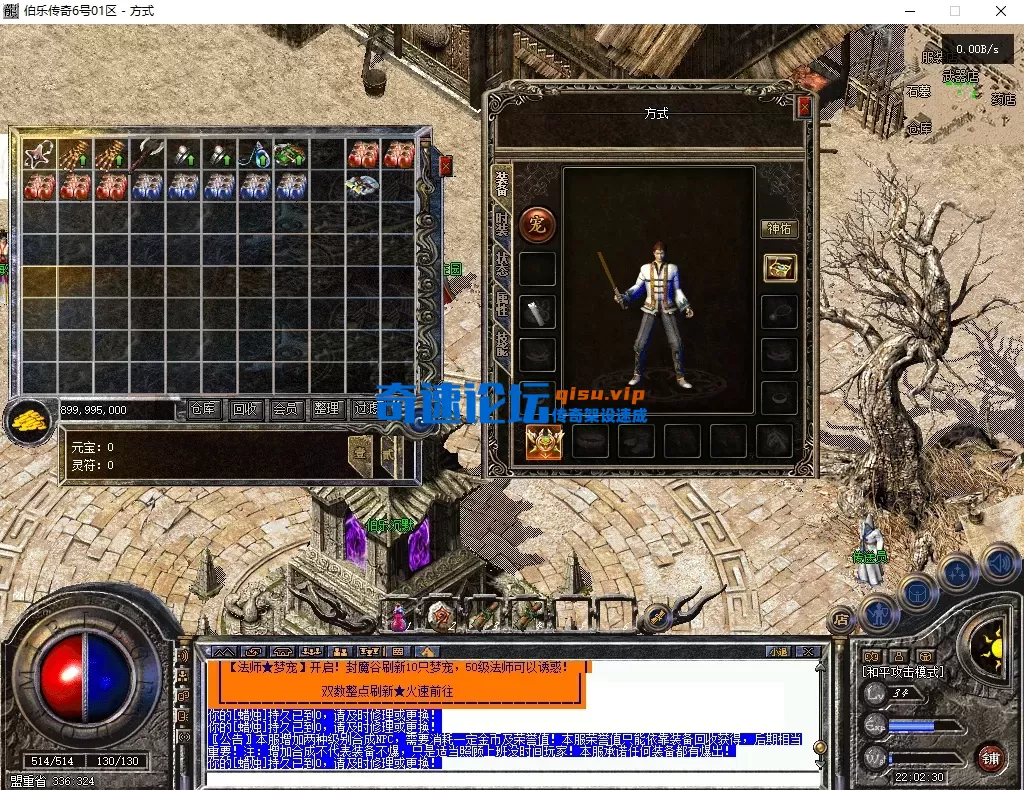Open the 神佑 blessing button
Viewport: 1024px width, 790px height.
click(779, 229)
